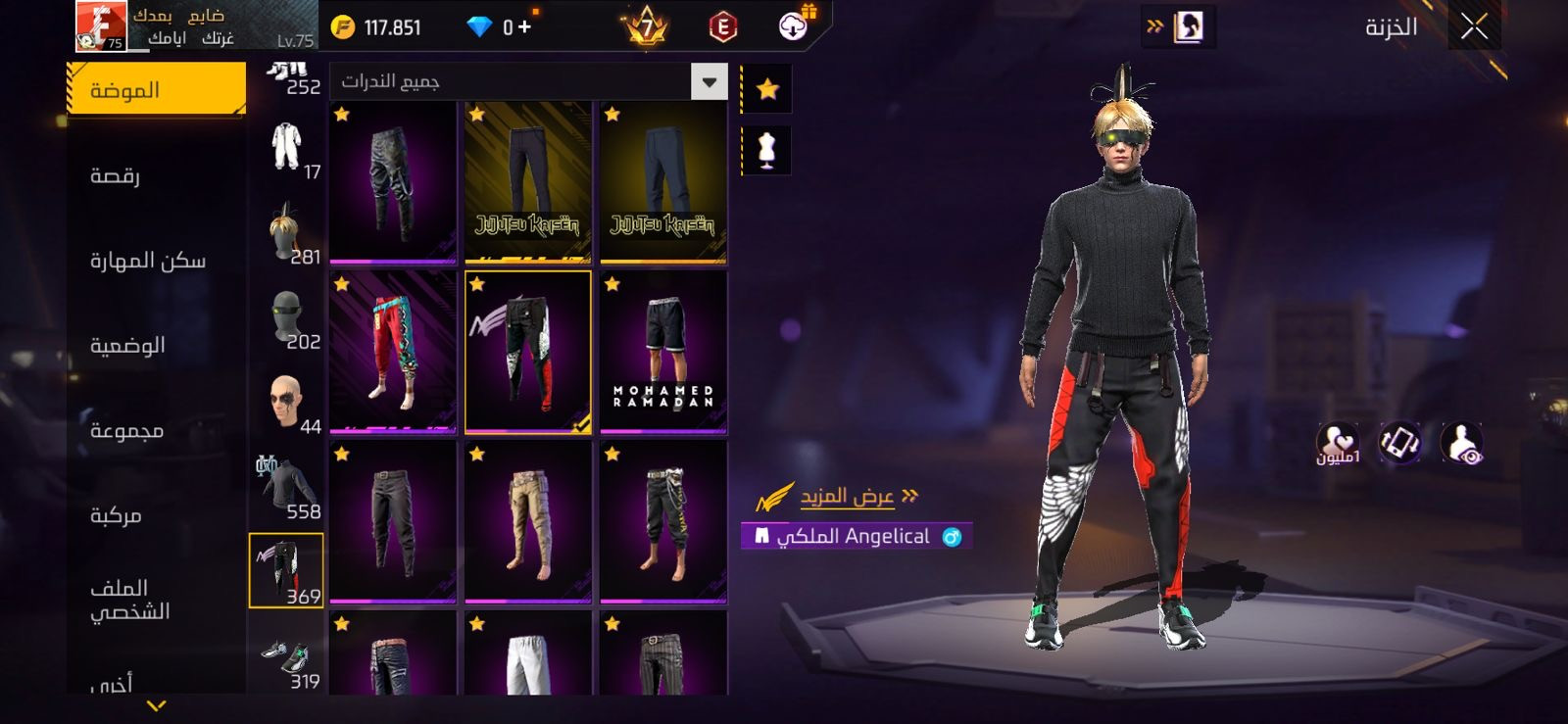The image size is (1568, 724).
Task: Open the rarity filter dropdown
Action: 709,81
